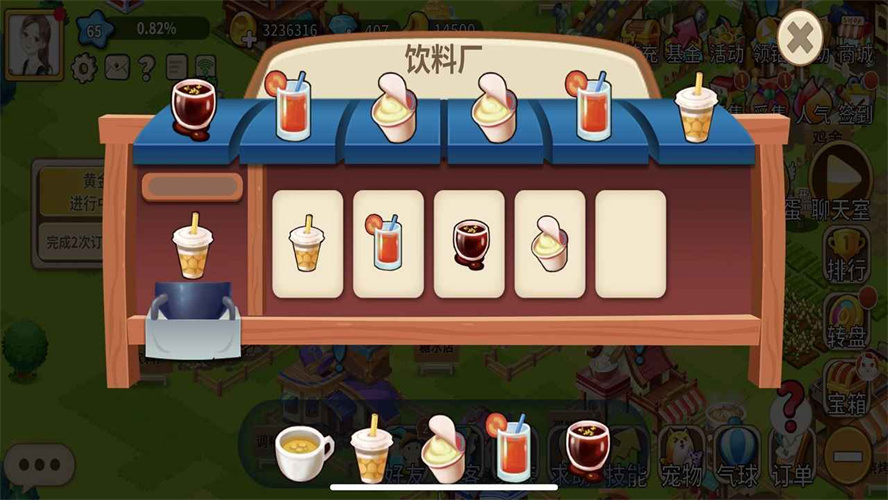888x500 pixels.
Task: Open the mail envelope icon
Action: [x=117, y=67]
